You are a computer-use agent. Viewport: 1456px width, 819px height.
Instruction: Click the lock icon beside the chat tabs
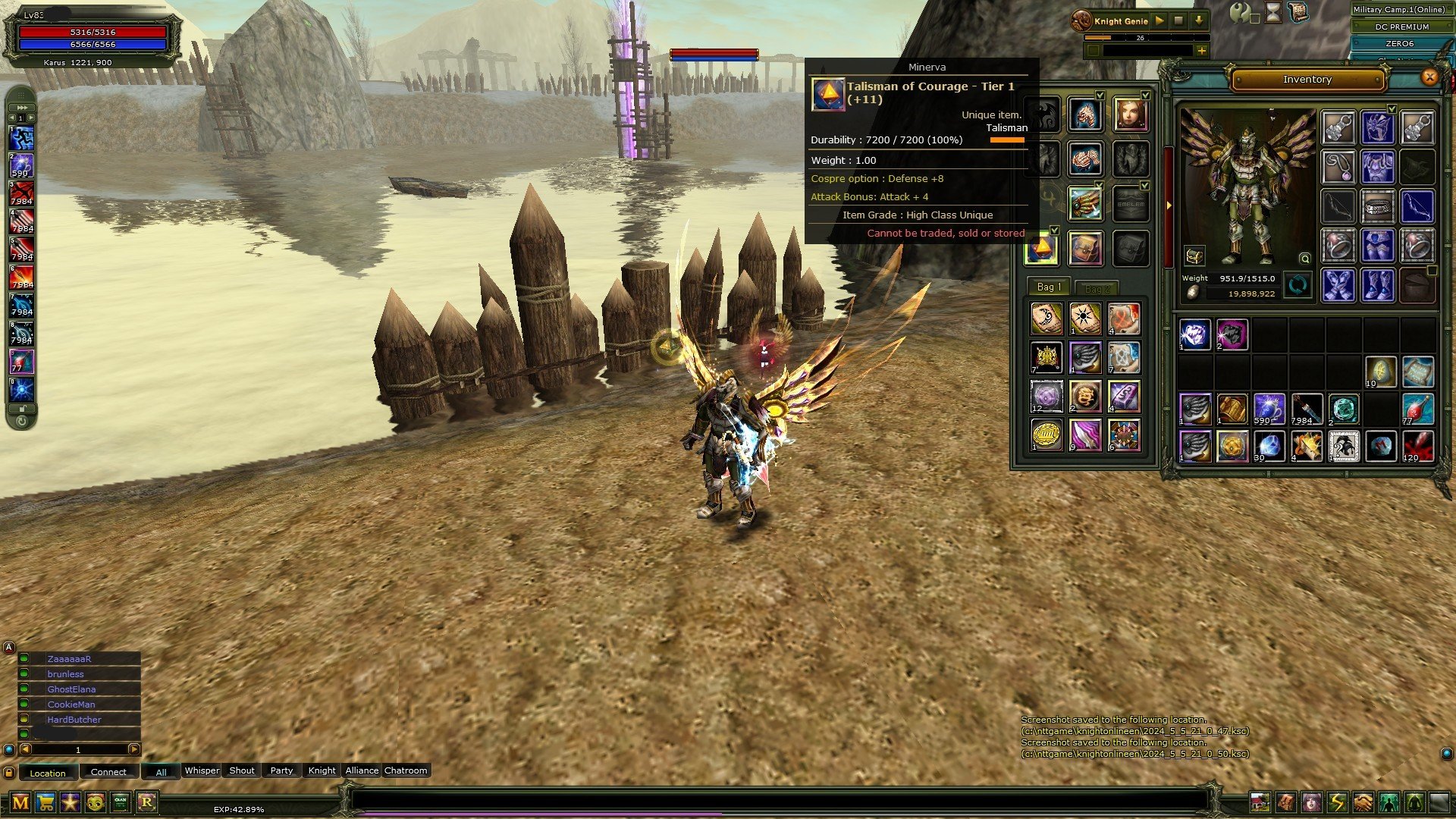click(9, 773)
